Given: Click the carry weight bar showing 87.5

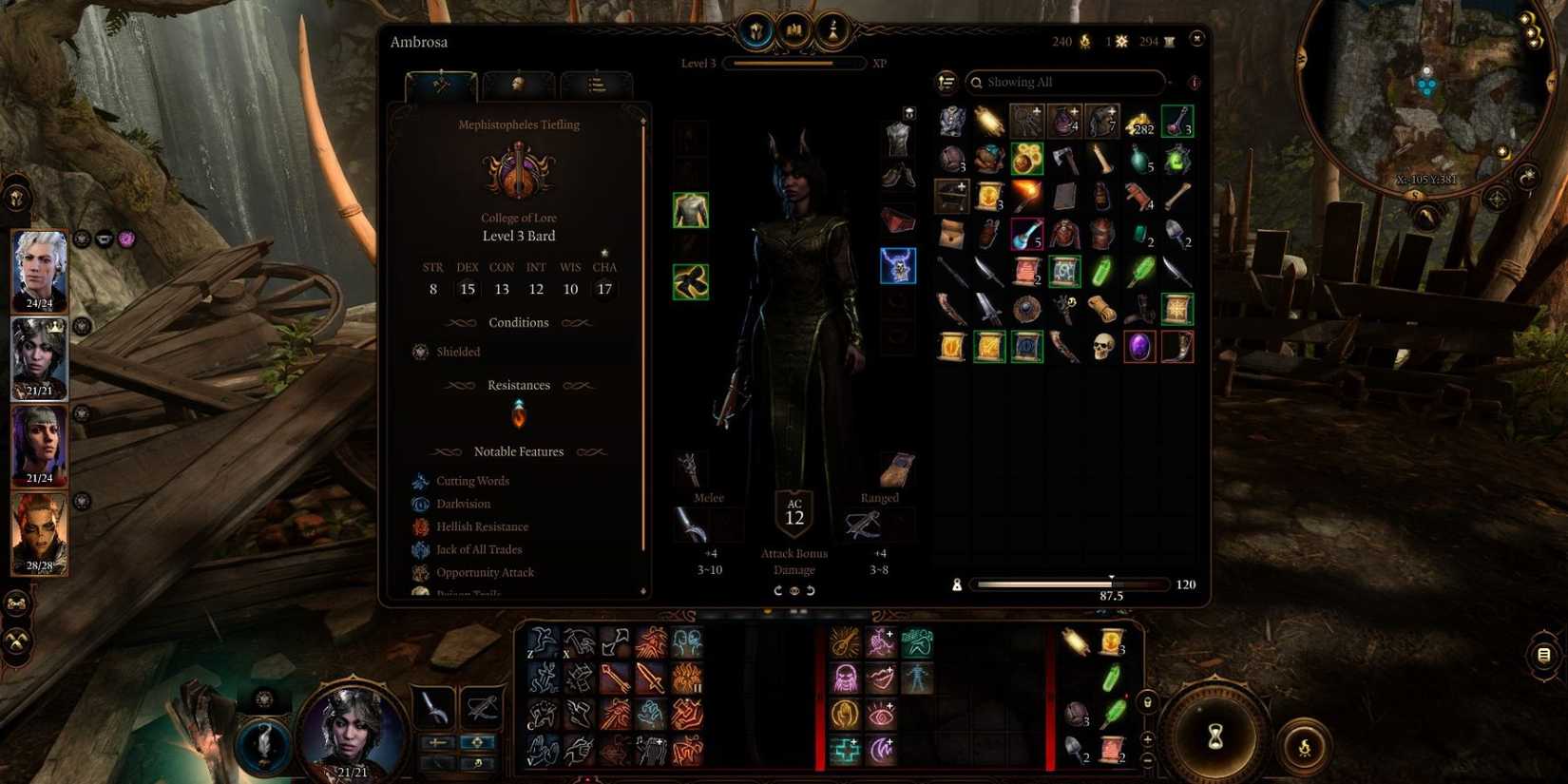Looking at the screenshot, I should click(x=1069, y=583).
